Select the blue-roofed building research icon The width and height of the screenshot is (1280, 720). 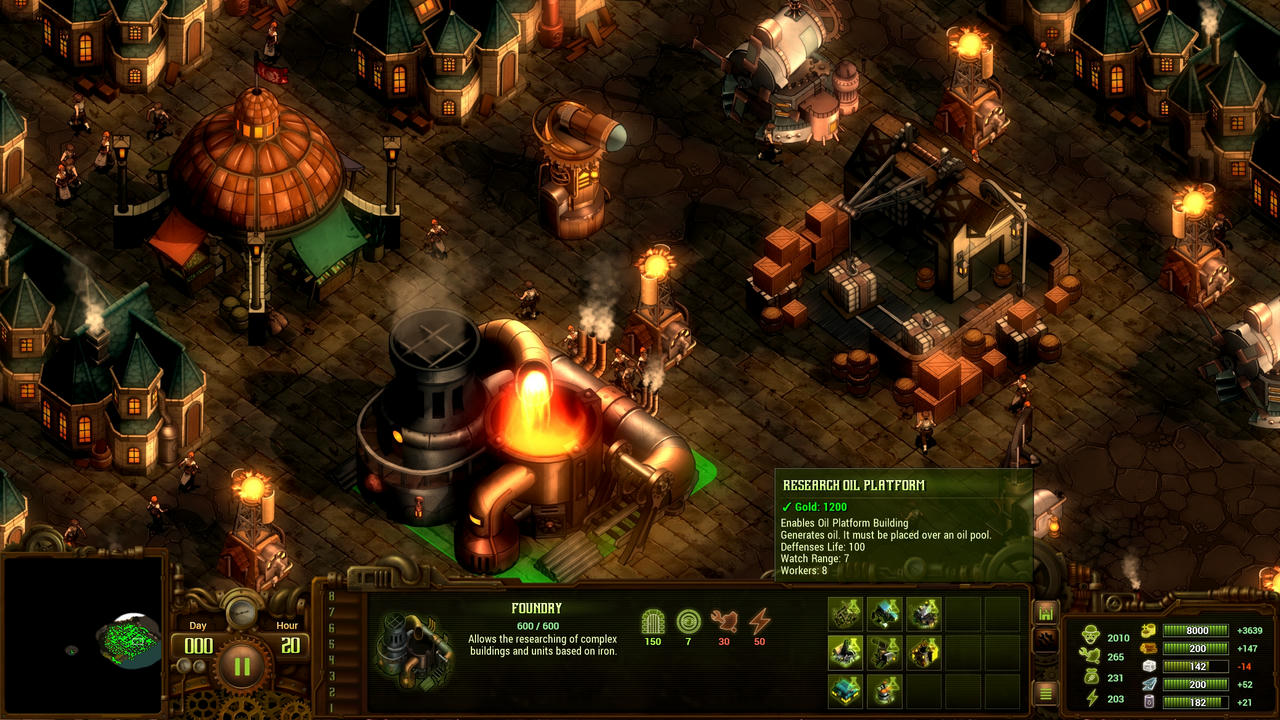(845, 692)
